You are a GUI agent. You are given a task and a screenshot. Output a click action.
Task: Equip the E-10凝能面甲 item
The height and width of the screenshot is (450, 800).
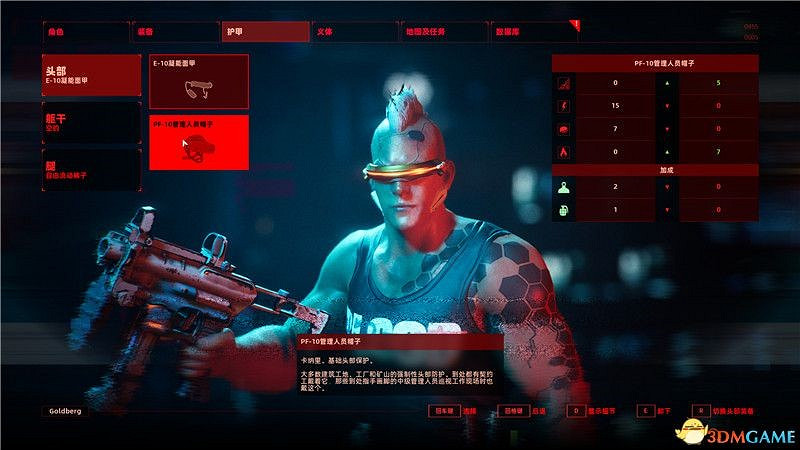(x=199, y=81)
